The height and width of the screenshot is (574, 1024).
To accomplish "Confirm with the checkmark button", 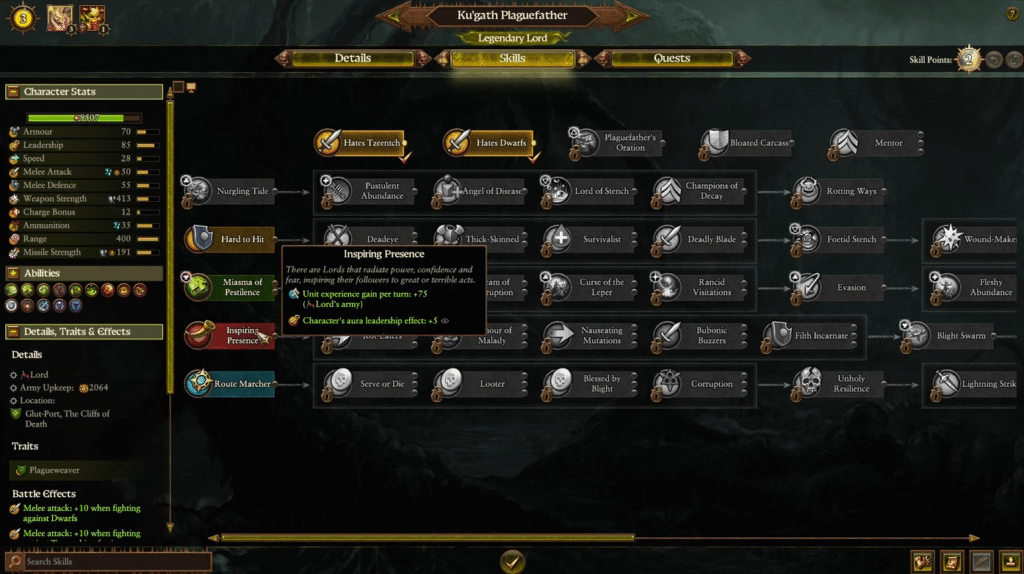I will pos(512,560).
